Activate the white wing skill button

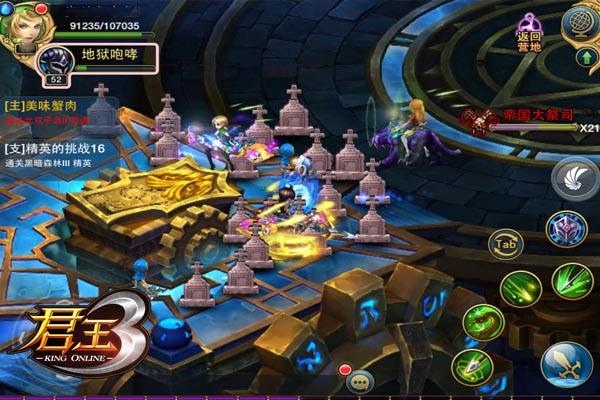click(573, 180)
